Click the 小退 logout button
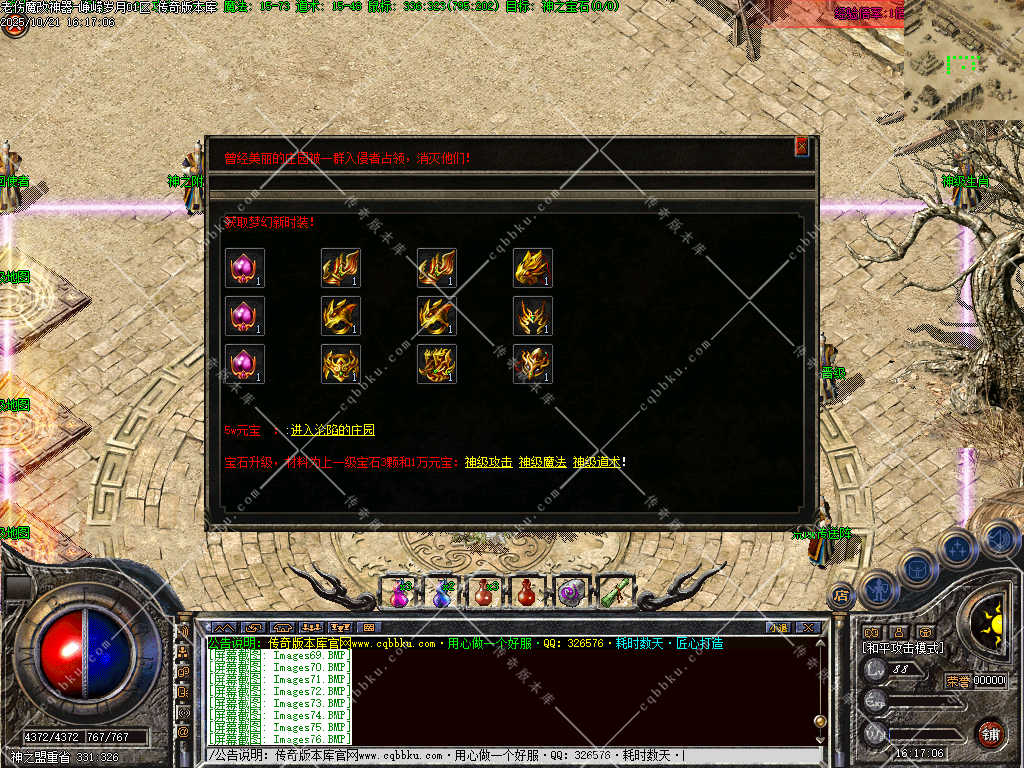The height and width of the screenshot is (768, 1024). pyautogui.click(x=778, y=628)
